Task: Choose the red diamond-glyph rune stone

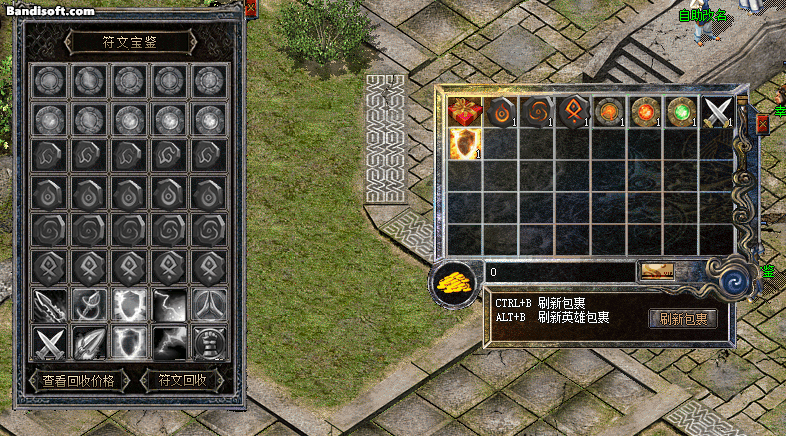Action: [x=574, y=112]
